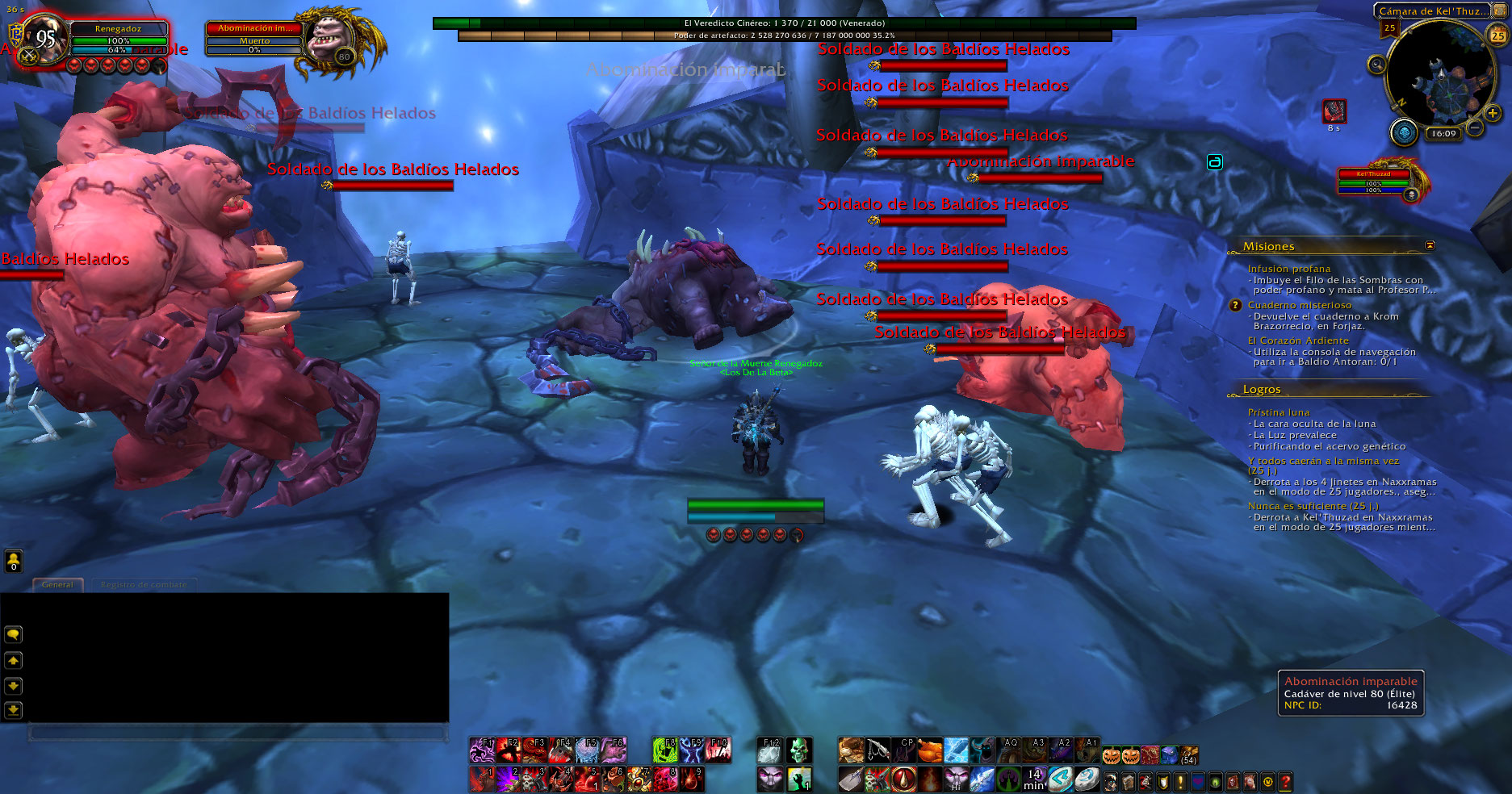Open the calendar showing day 25

tap(1497, 36)
